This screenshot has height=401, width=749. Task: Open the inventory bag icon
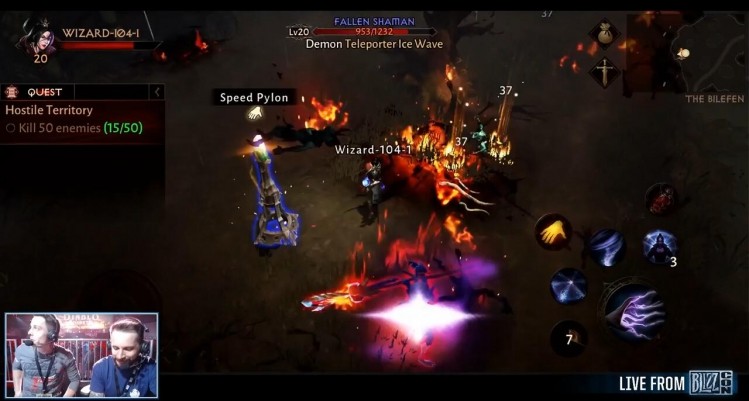[x=604, y=34]
